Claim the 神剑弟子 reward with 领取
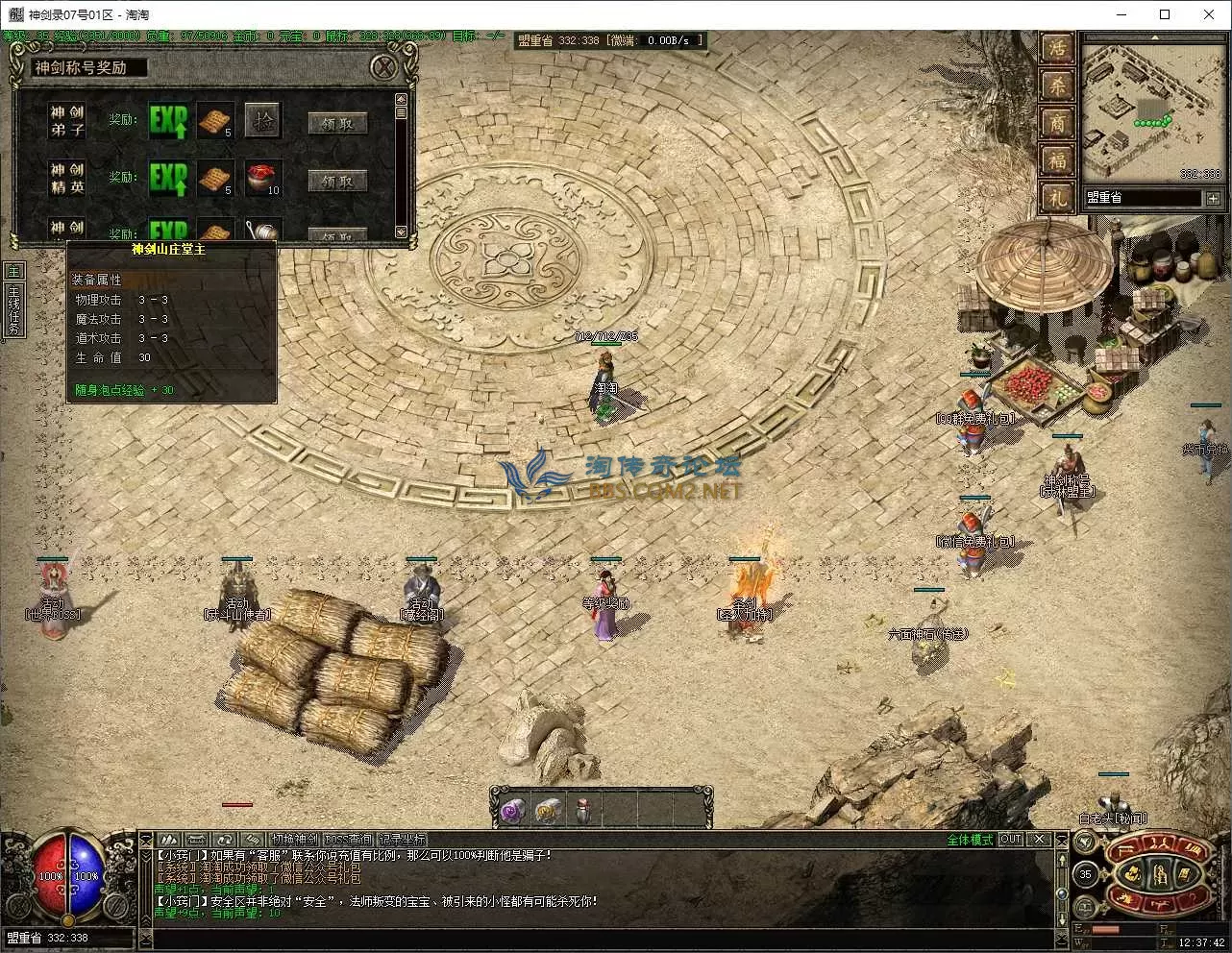The height and width of the screenshot is (953, 1232). (x=337, y=122)
